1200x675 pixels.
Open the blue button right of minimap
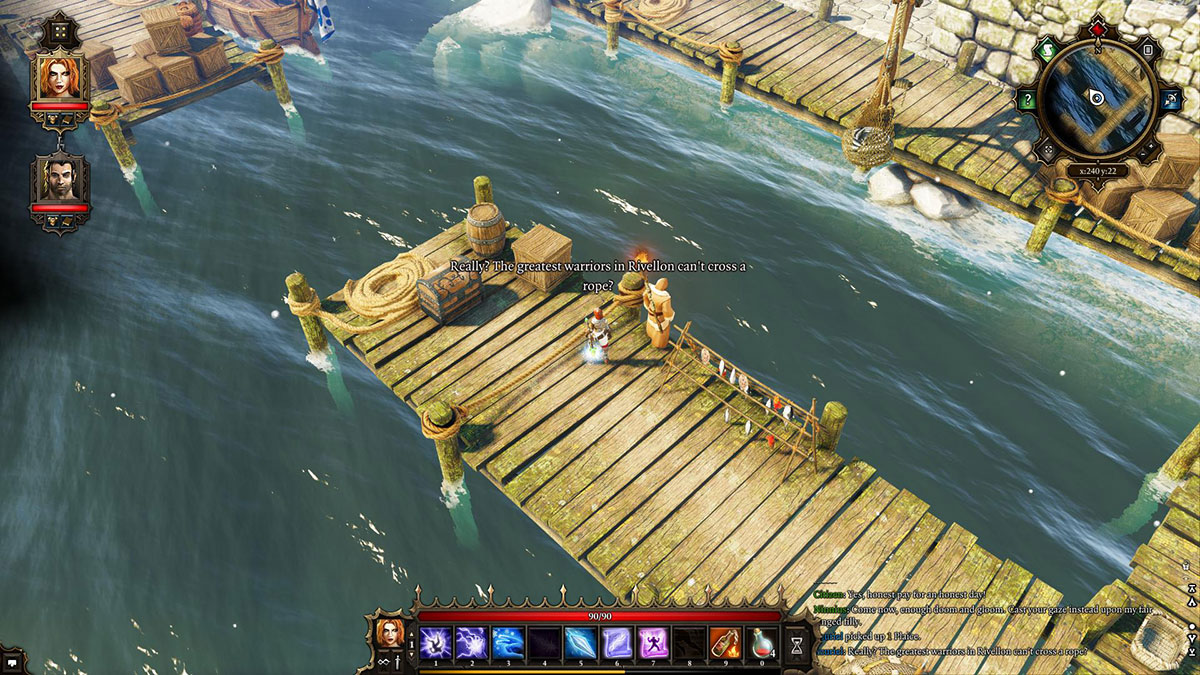point(1170,99)
